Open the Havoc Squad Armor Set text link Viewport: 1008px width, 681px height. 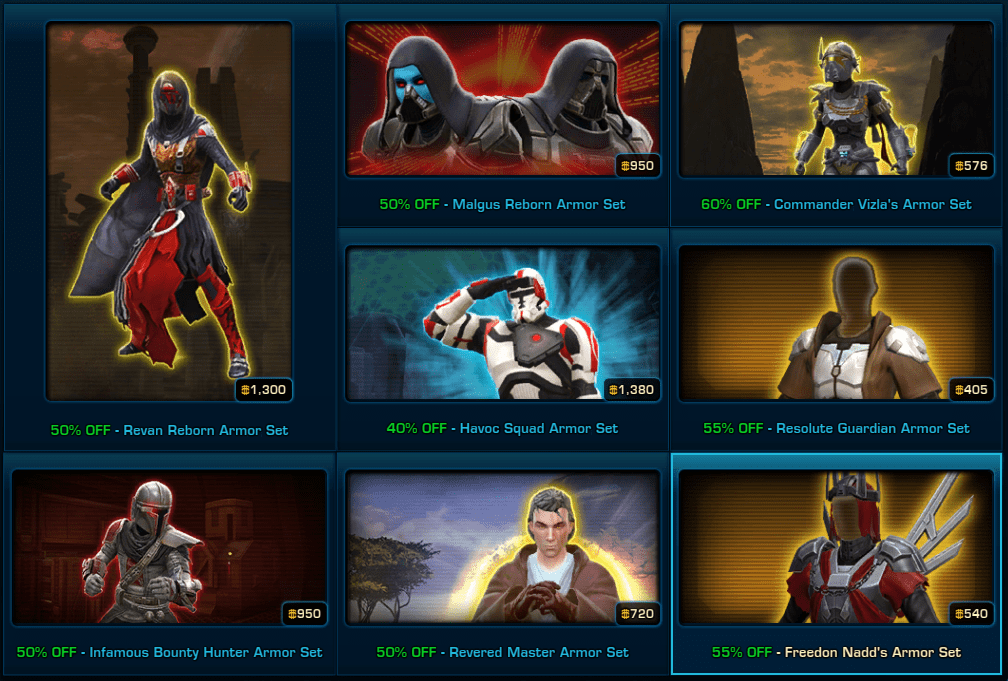538,428
